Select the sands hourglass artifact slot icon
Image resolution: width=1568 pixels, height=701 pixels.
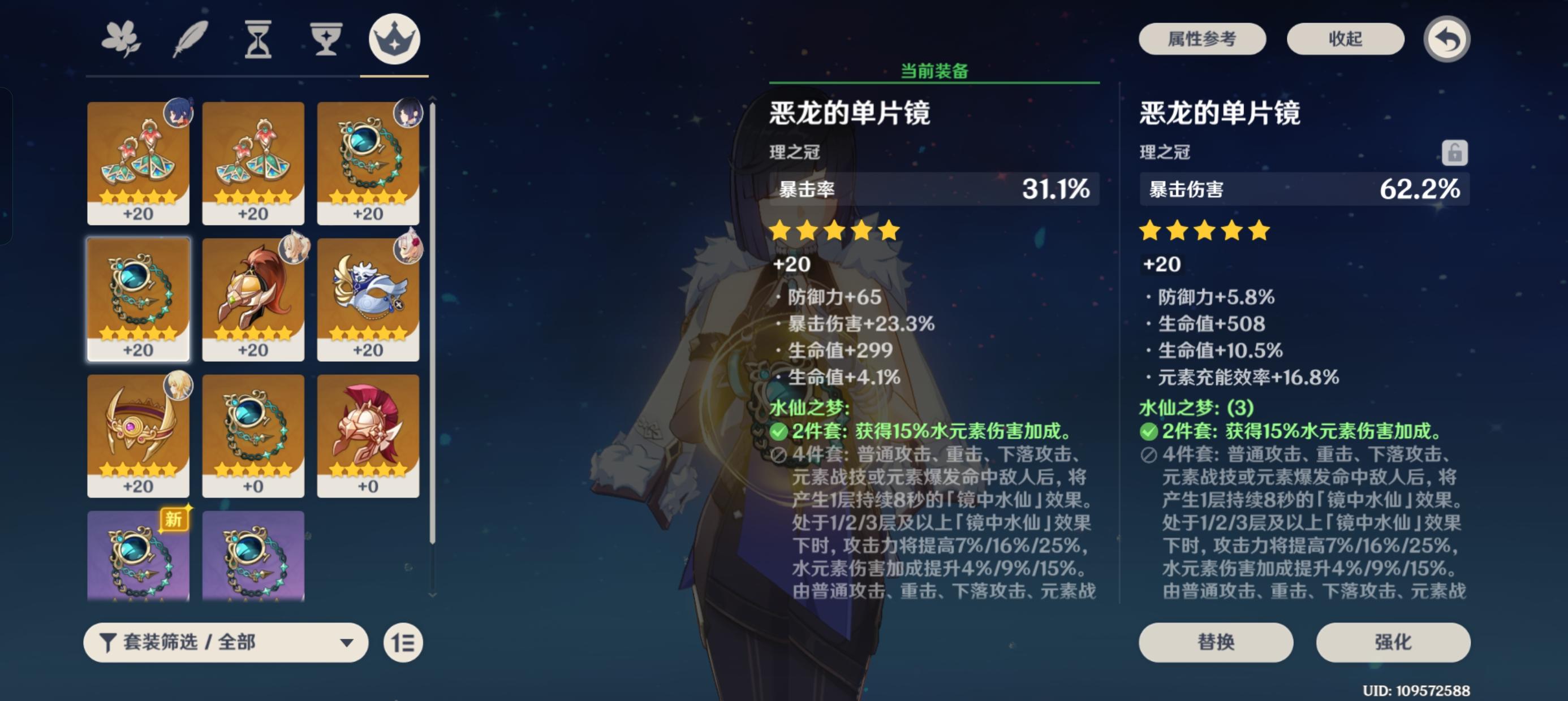coord(259,38)
